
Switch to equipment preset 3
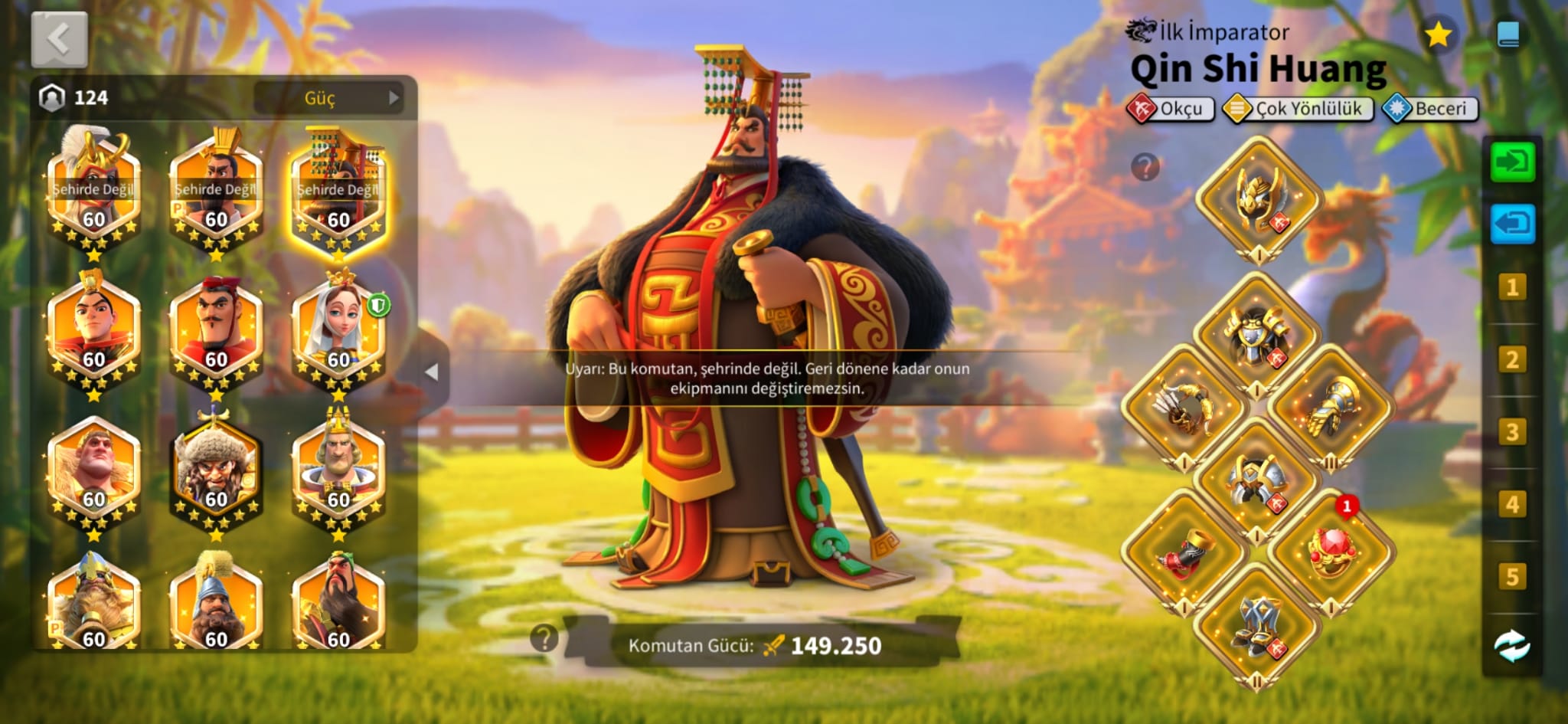click(1512, 432)
